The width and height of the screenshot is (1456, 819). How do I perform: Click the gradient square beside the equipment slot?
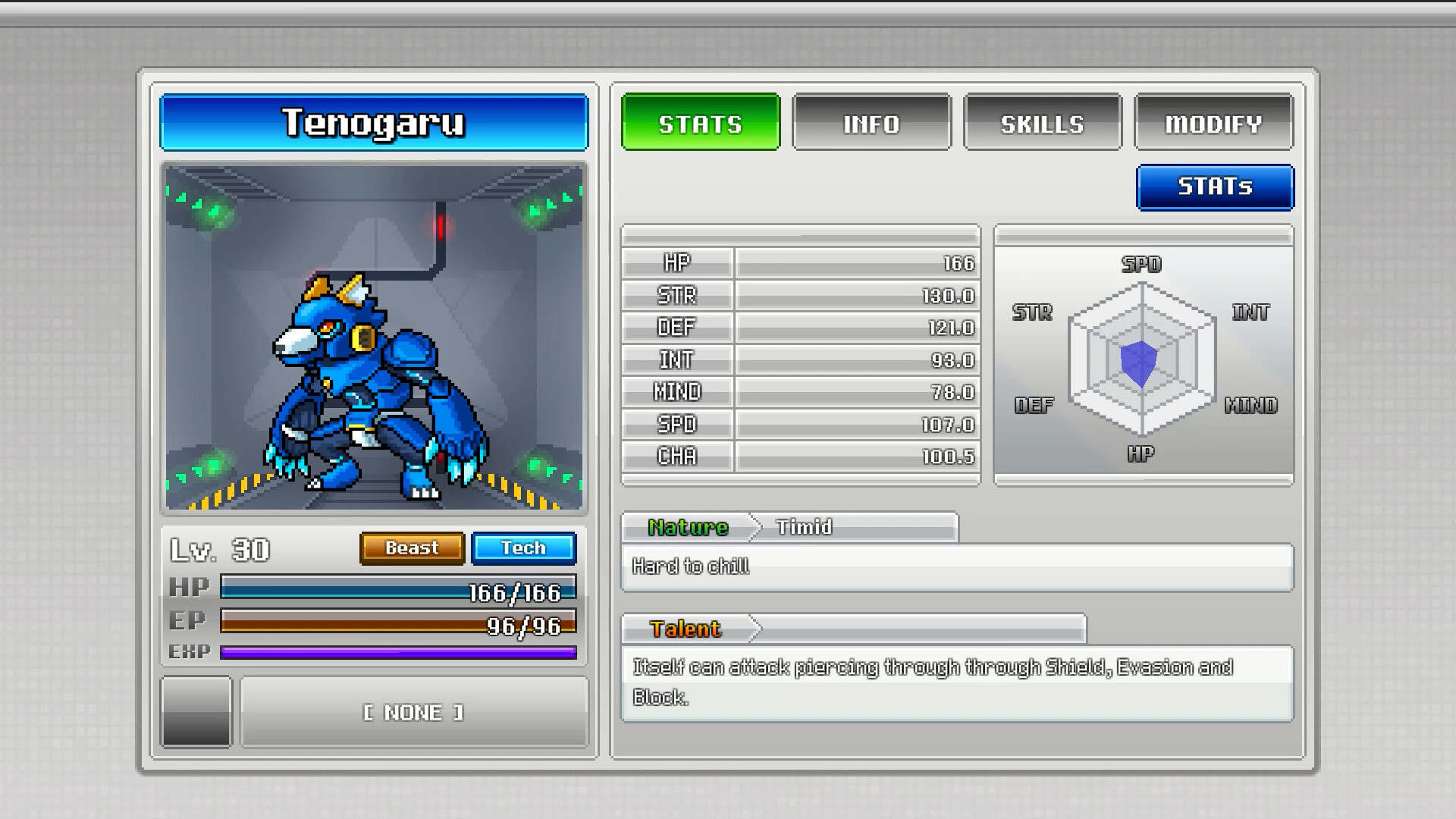click(196, 711)
